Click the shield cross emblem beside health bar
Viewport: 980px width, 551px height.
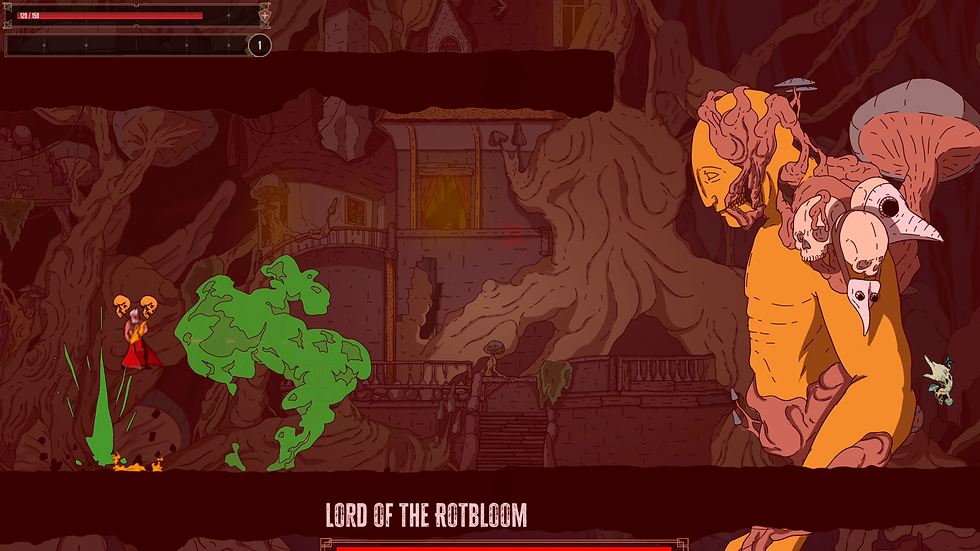(264, 15)
